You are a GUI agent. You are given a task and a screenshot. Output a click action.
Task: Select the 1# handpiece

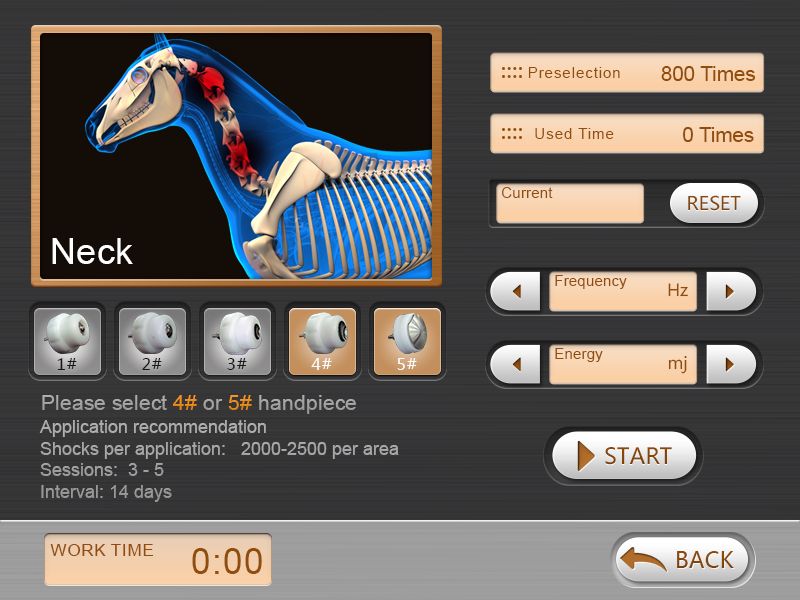(67, 341)
